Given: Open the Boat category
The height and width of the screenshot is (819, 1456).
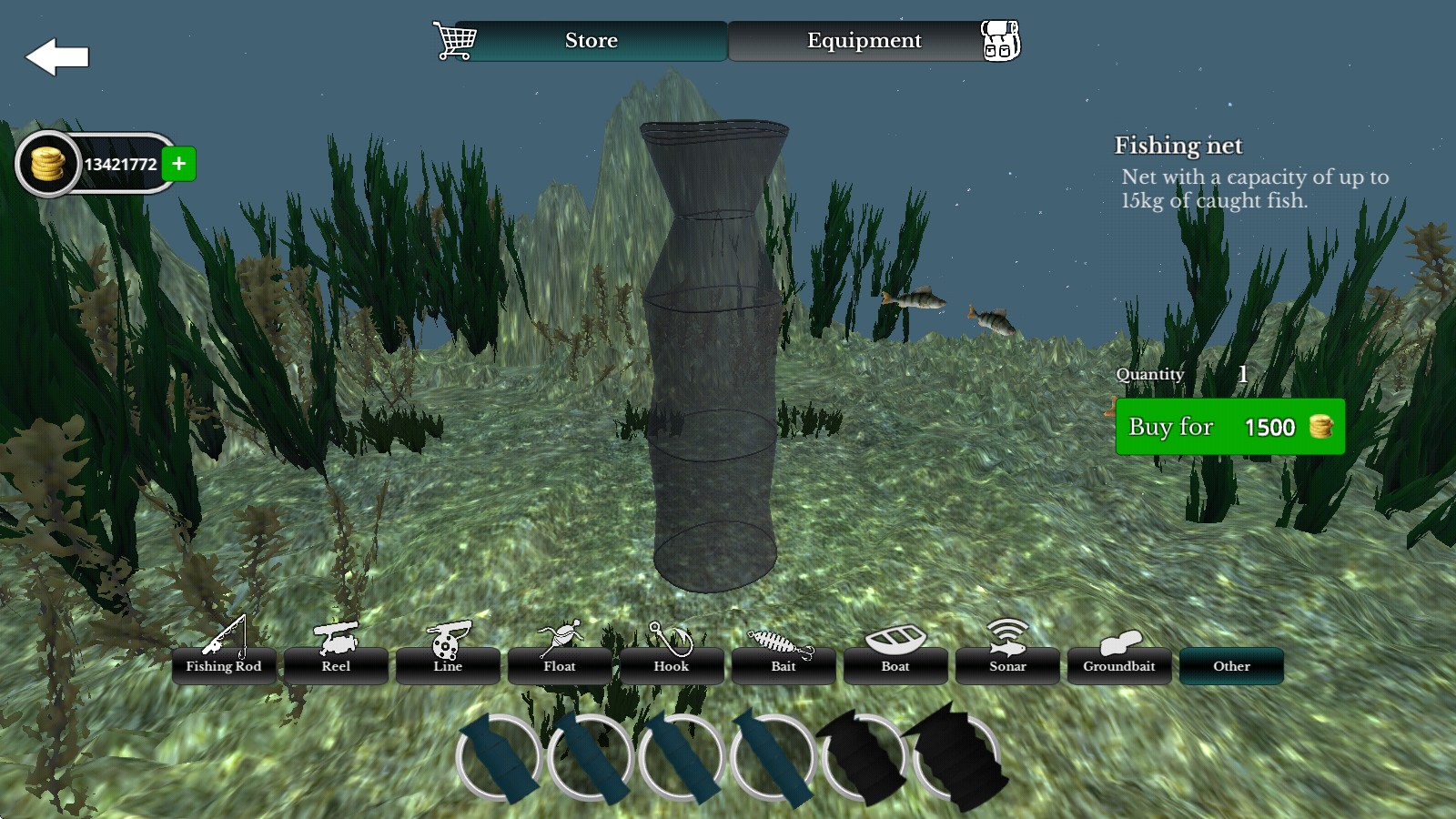Looking at the screenshot, I should [x=895, y=665].
